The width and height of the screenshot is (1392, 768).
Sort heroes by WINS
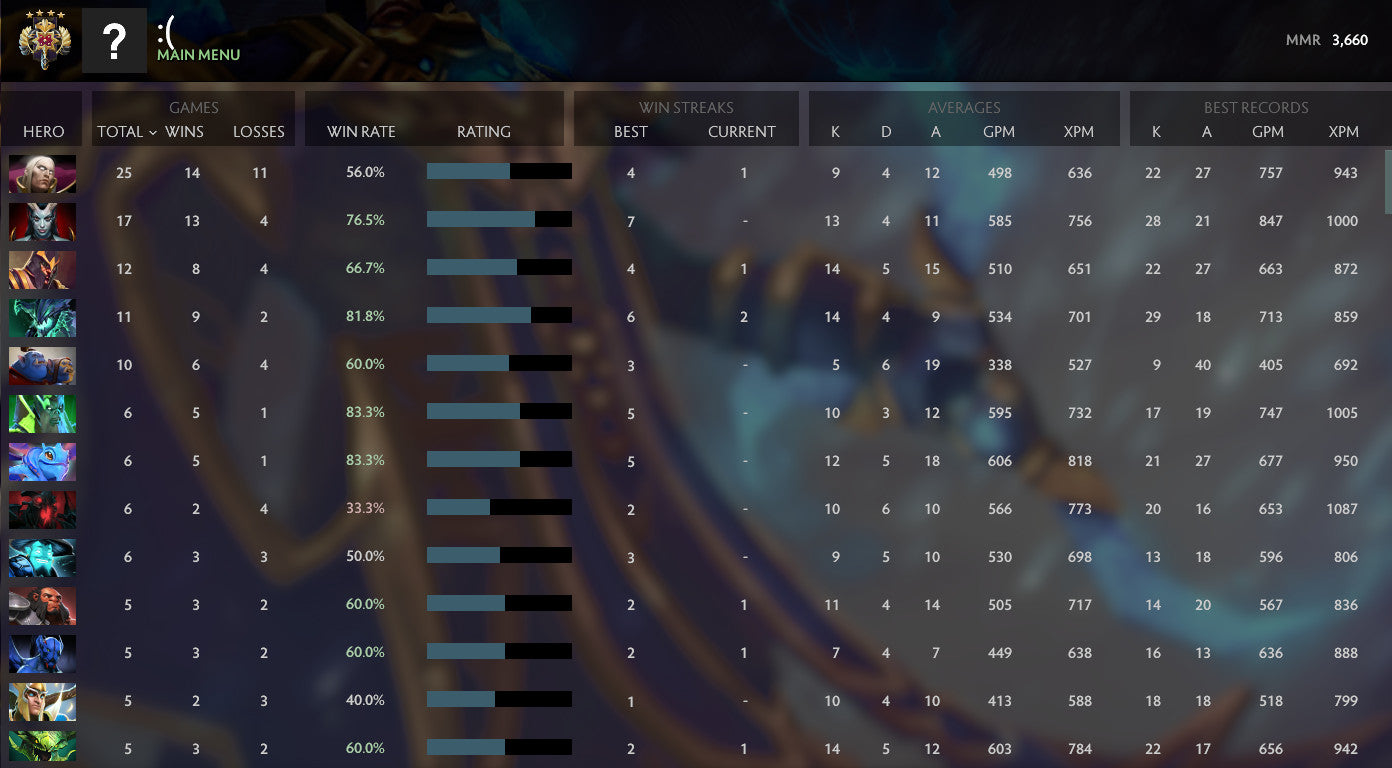point(184,131)
